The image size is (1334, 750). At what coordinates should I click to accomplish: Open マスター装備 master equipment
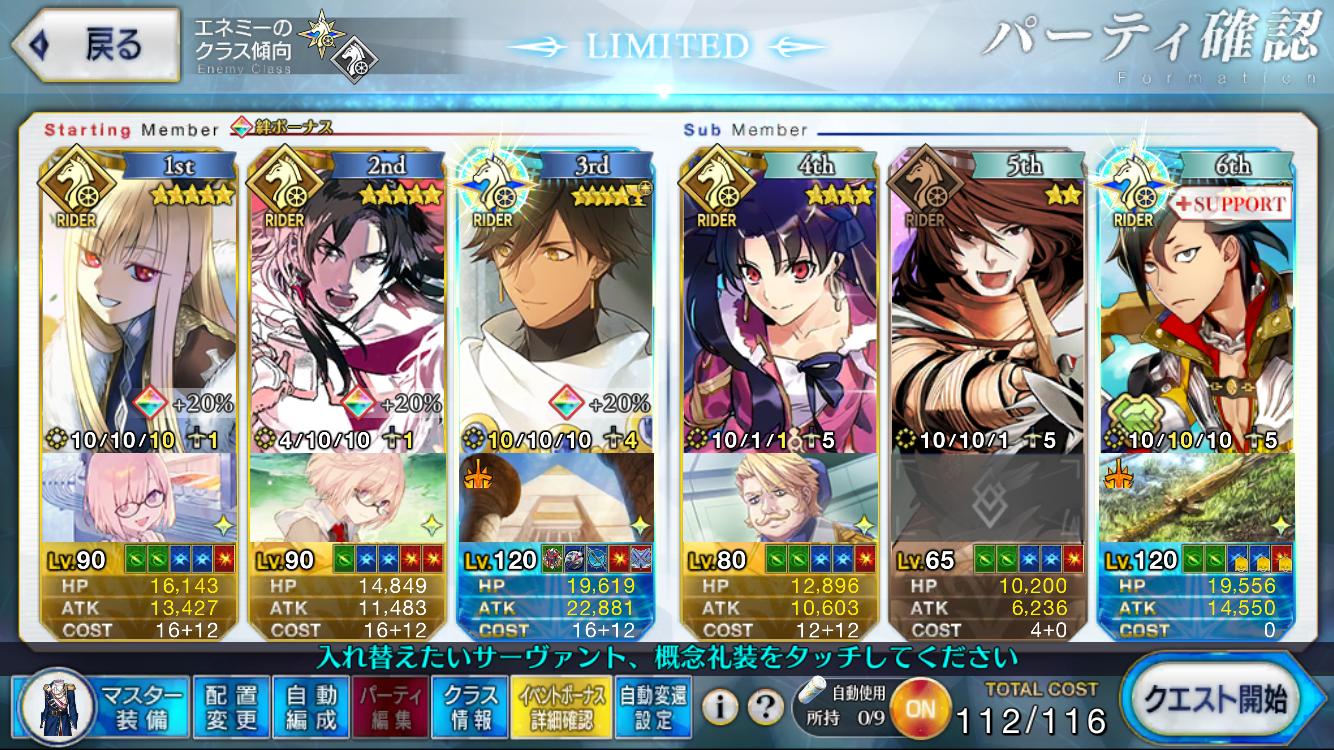[102, 705]
